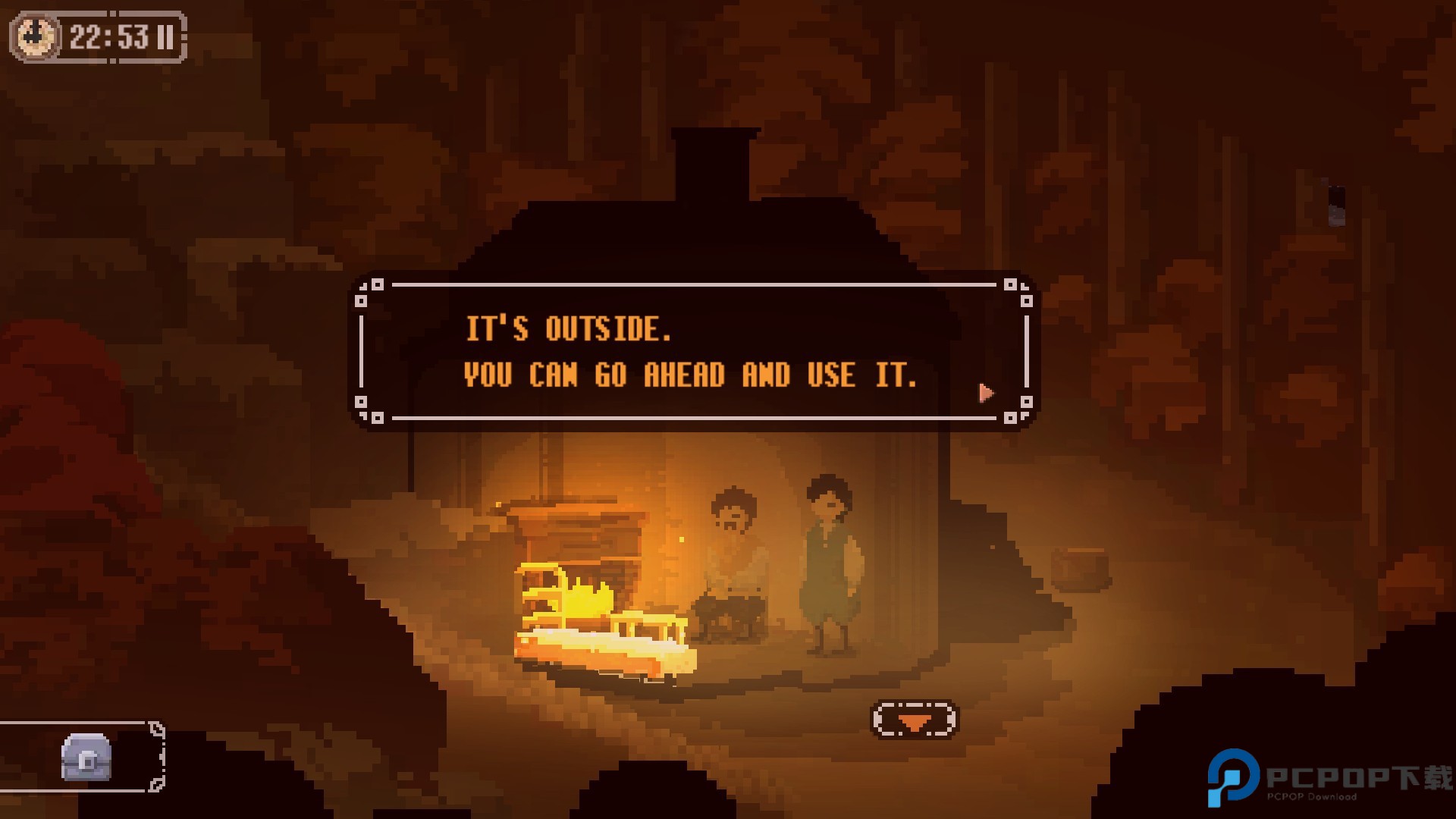Open the inventory chest icon
This screenshot has width=1456, height=819.
tap(86, 757)
